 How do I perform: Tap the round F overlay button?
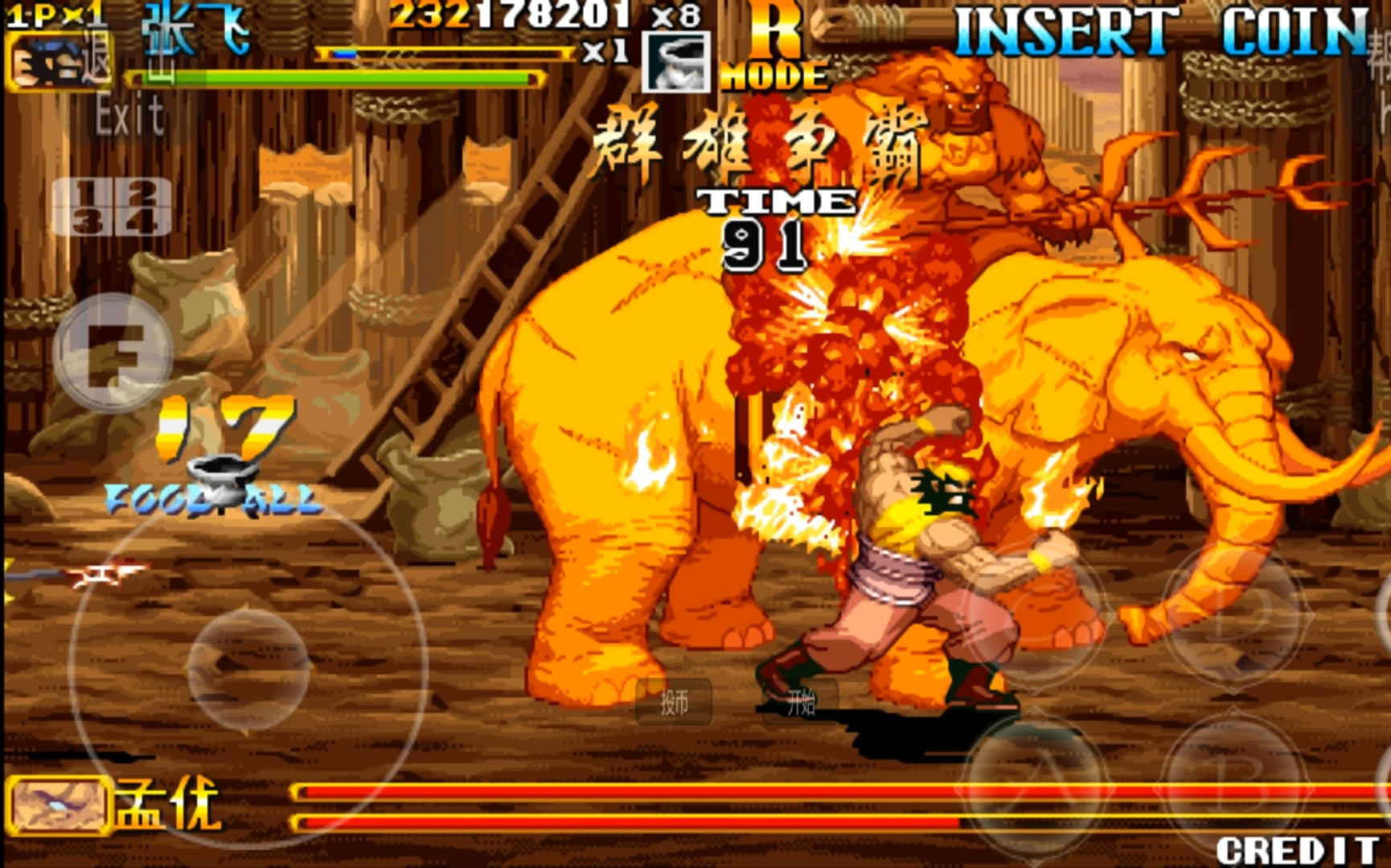click(x=113, y=353)
